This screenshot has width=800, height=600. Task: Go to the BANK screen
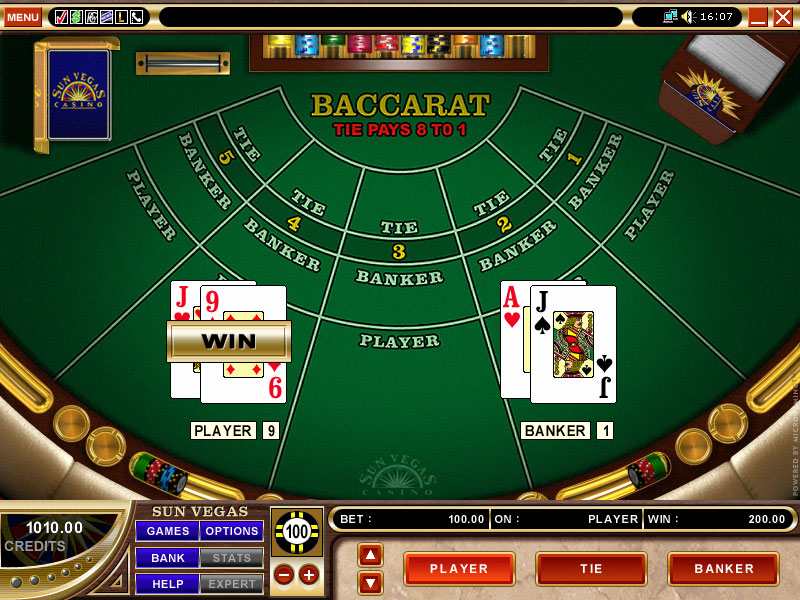pos(167,557)
